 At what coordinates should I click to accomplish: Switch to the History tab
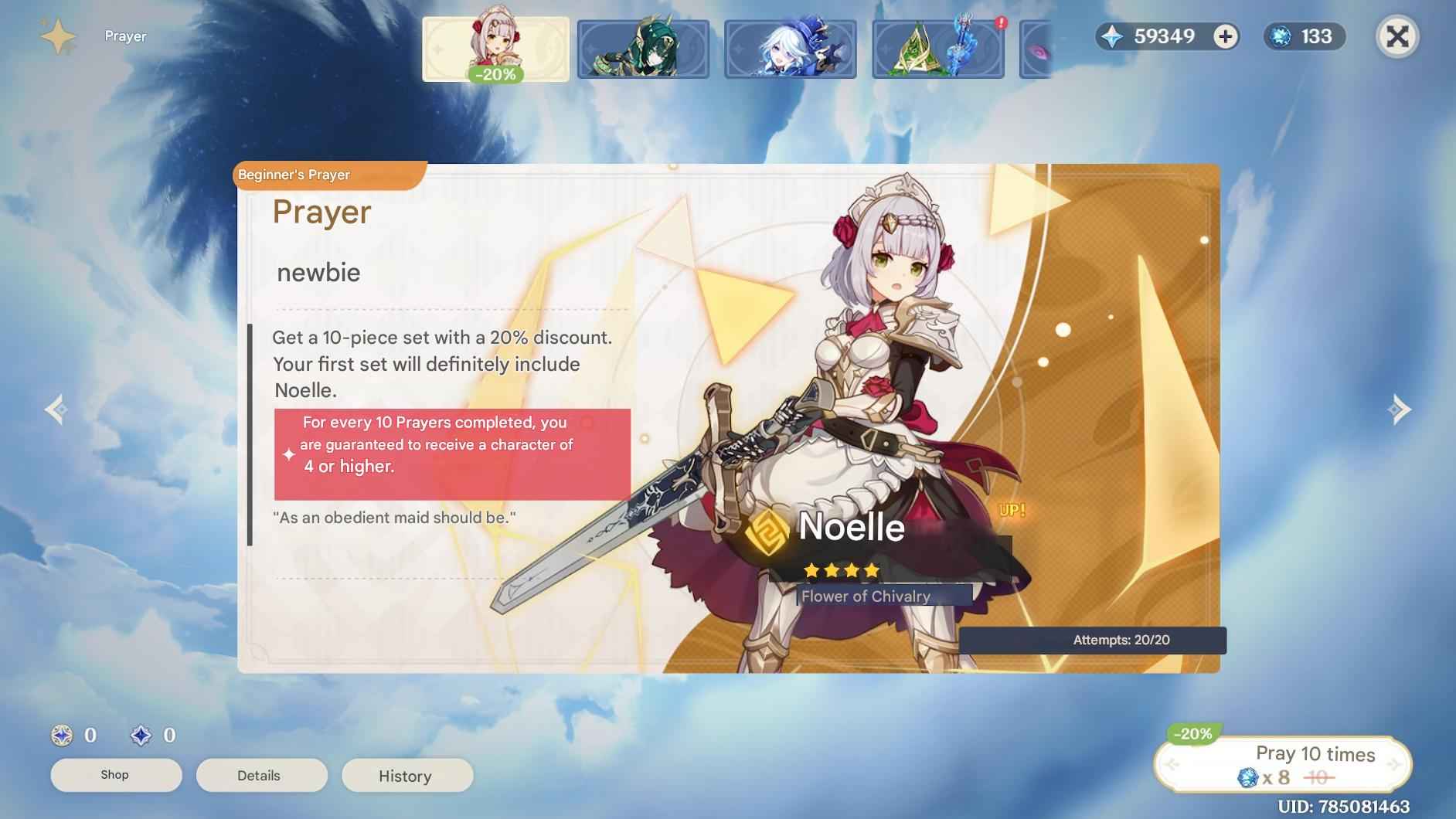point(407,776)
